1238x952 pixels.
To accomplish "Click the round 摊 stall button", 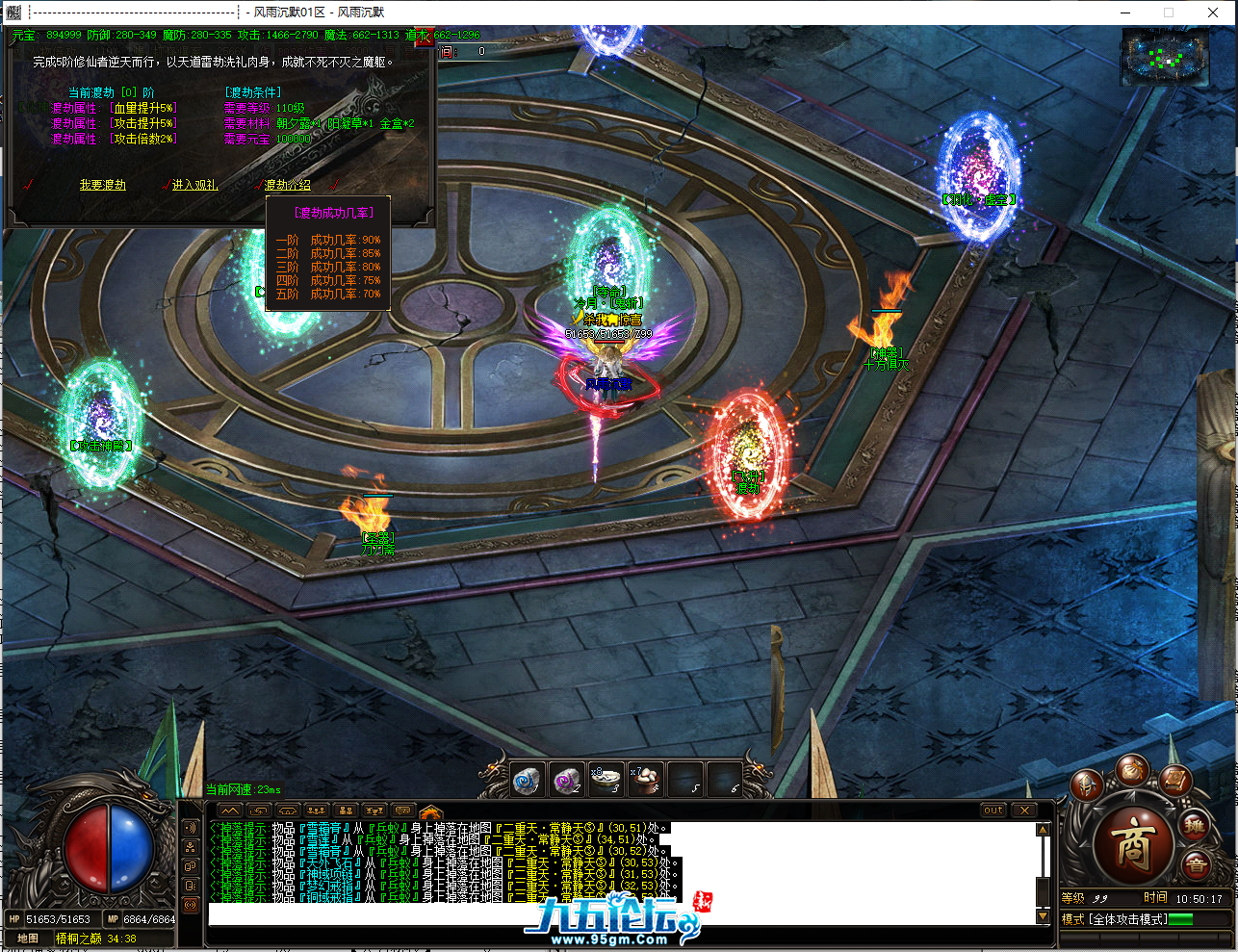I will (1195, 826).
